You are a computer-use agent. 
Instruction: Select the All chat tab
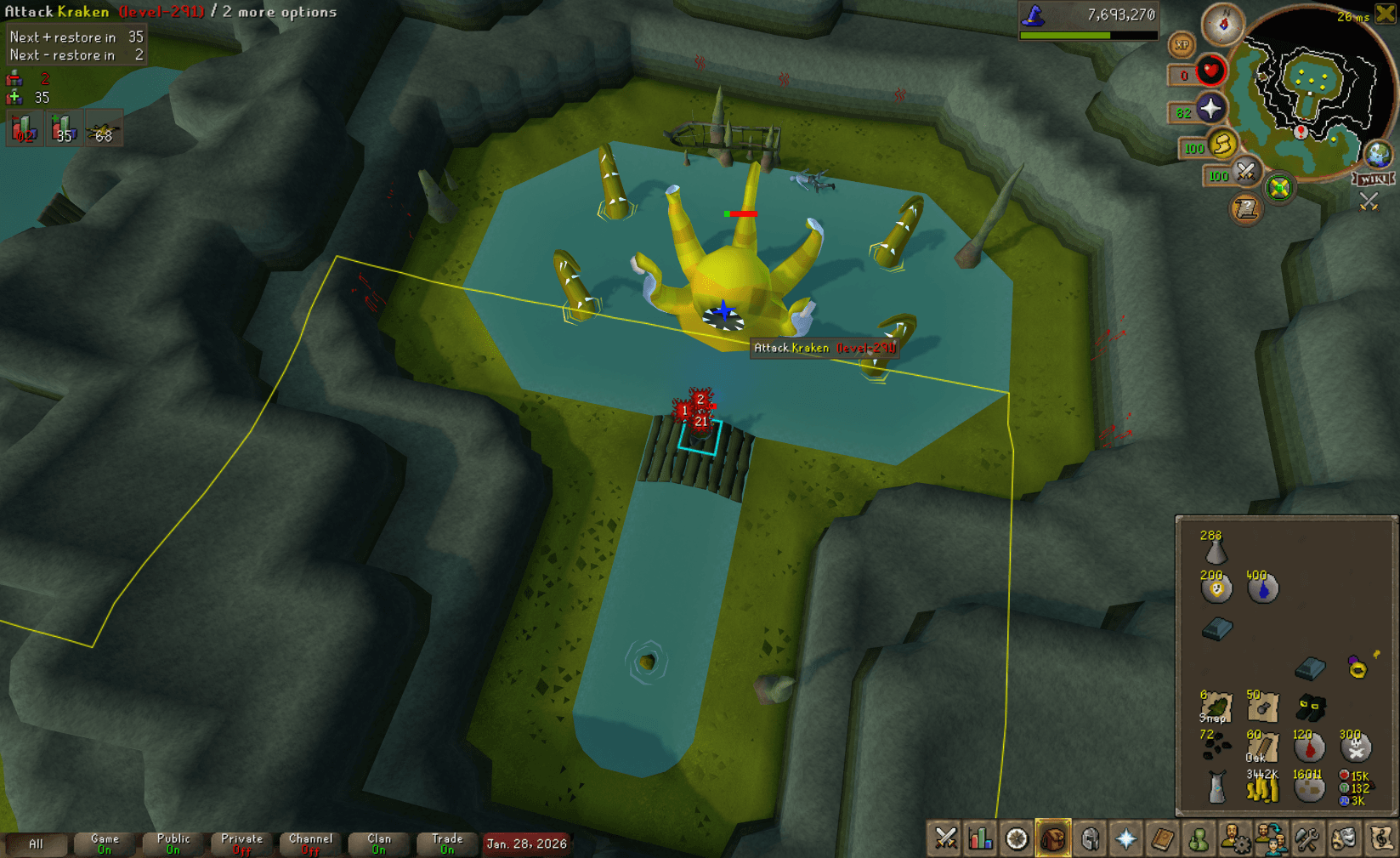[36, 844]
